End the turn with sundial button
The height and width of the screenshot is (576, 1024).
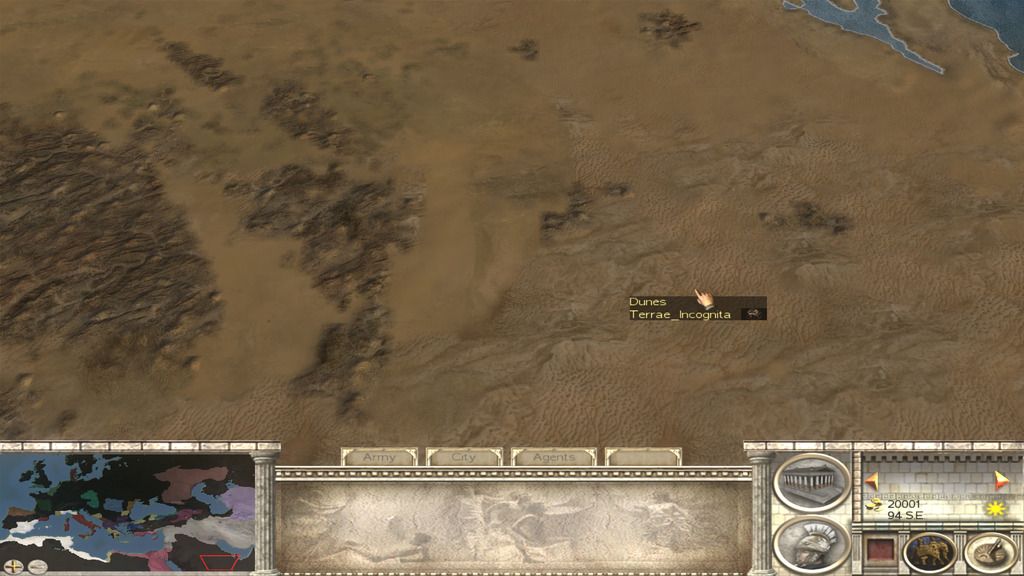[x=990, y=552]
